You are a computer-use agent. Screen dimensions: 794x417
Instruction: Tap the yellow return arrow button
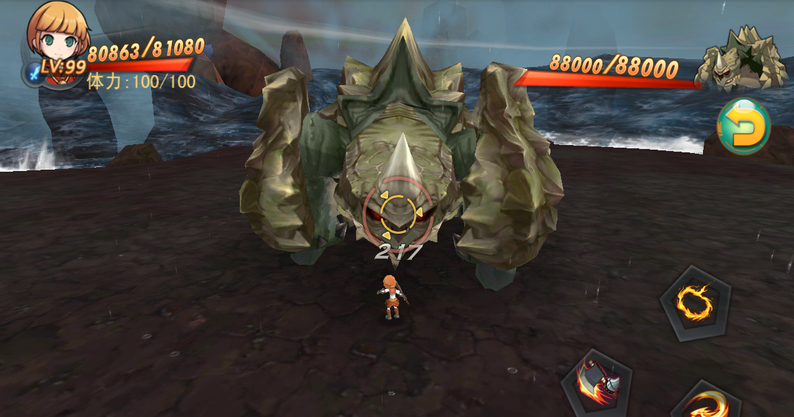(744, 127)
